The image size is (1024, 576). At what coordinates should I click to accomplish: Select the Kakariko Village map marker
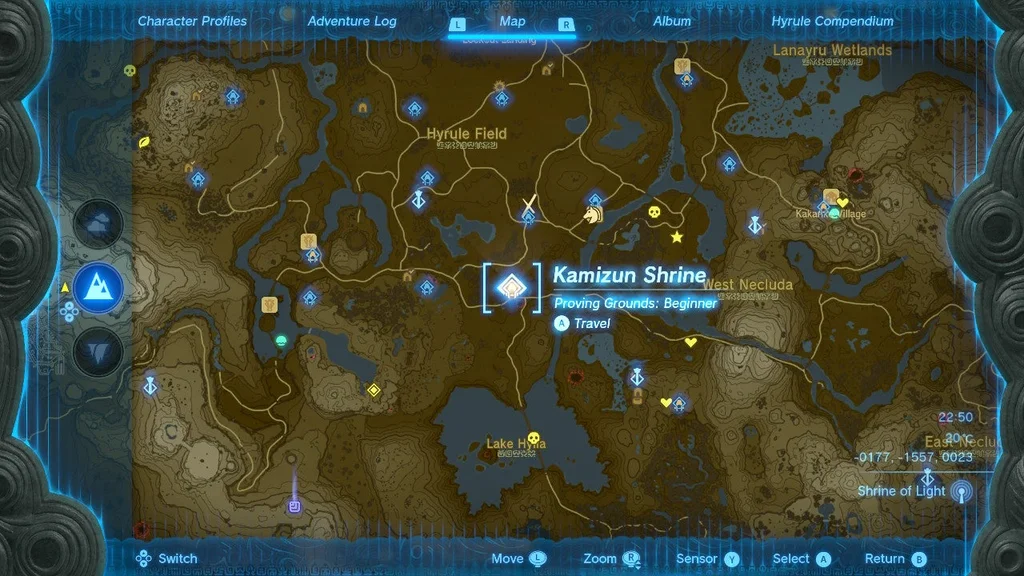[835, 214]
